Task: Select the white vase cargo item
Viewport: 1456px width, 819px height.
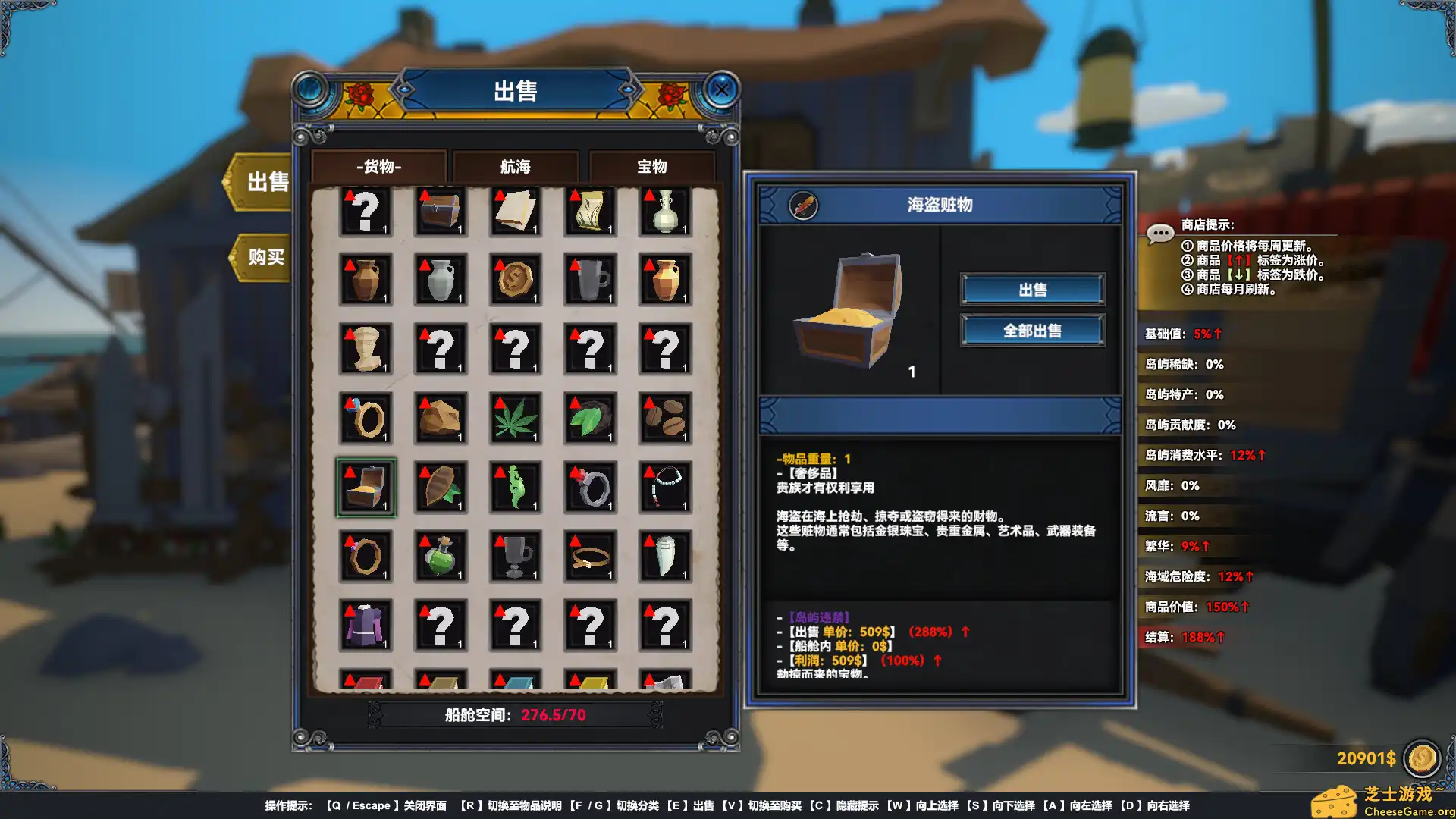Action: [665, 212]
